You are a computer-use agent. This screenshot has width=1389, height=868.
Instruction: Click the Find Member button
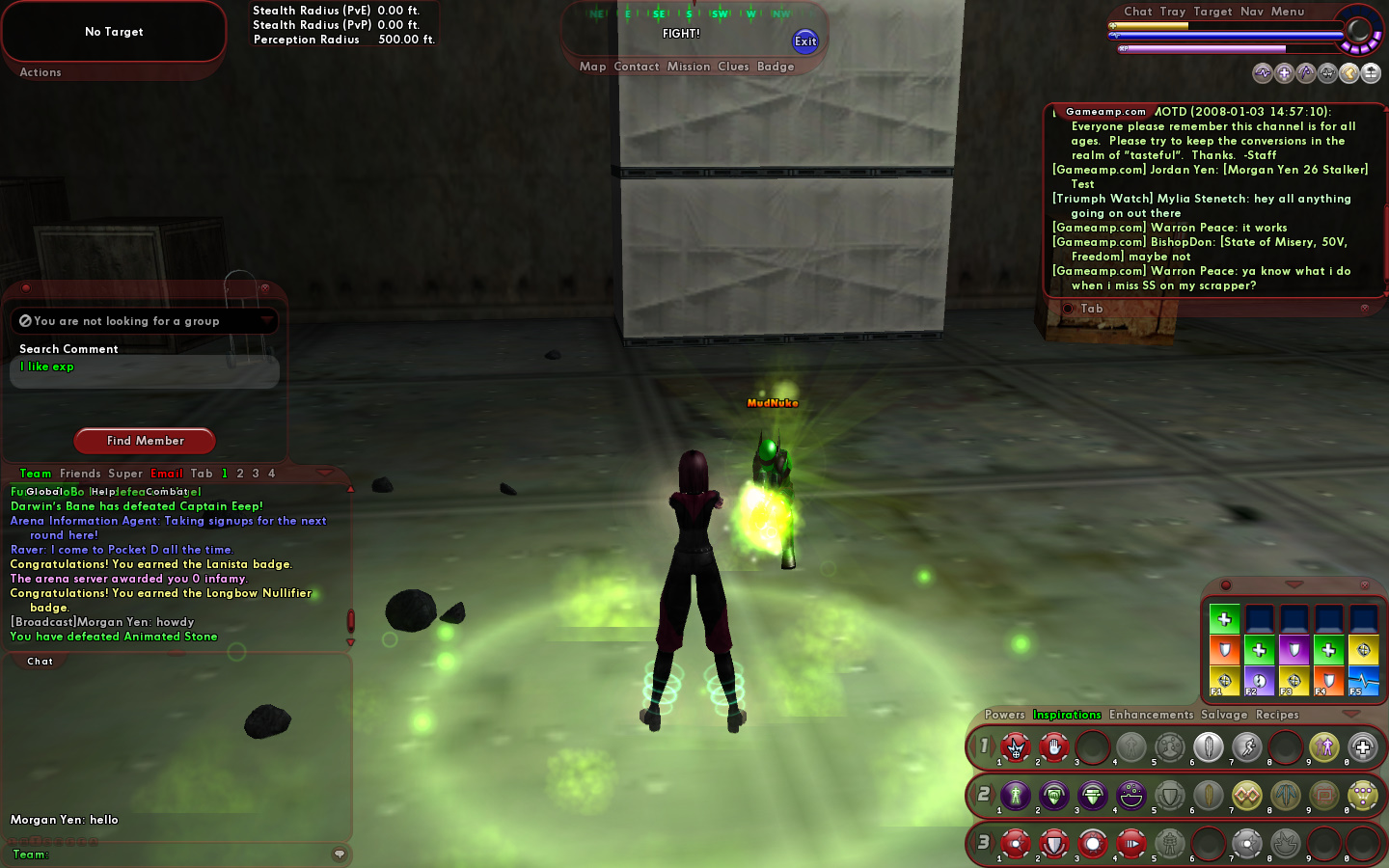point(145,441)
